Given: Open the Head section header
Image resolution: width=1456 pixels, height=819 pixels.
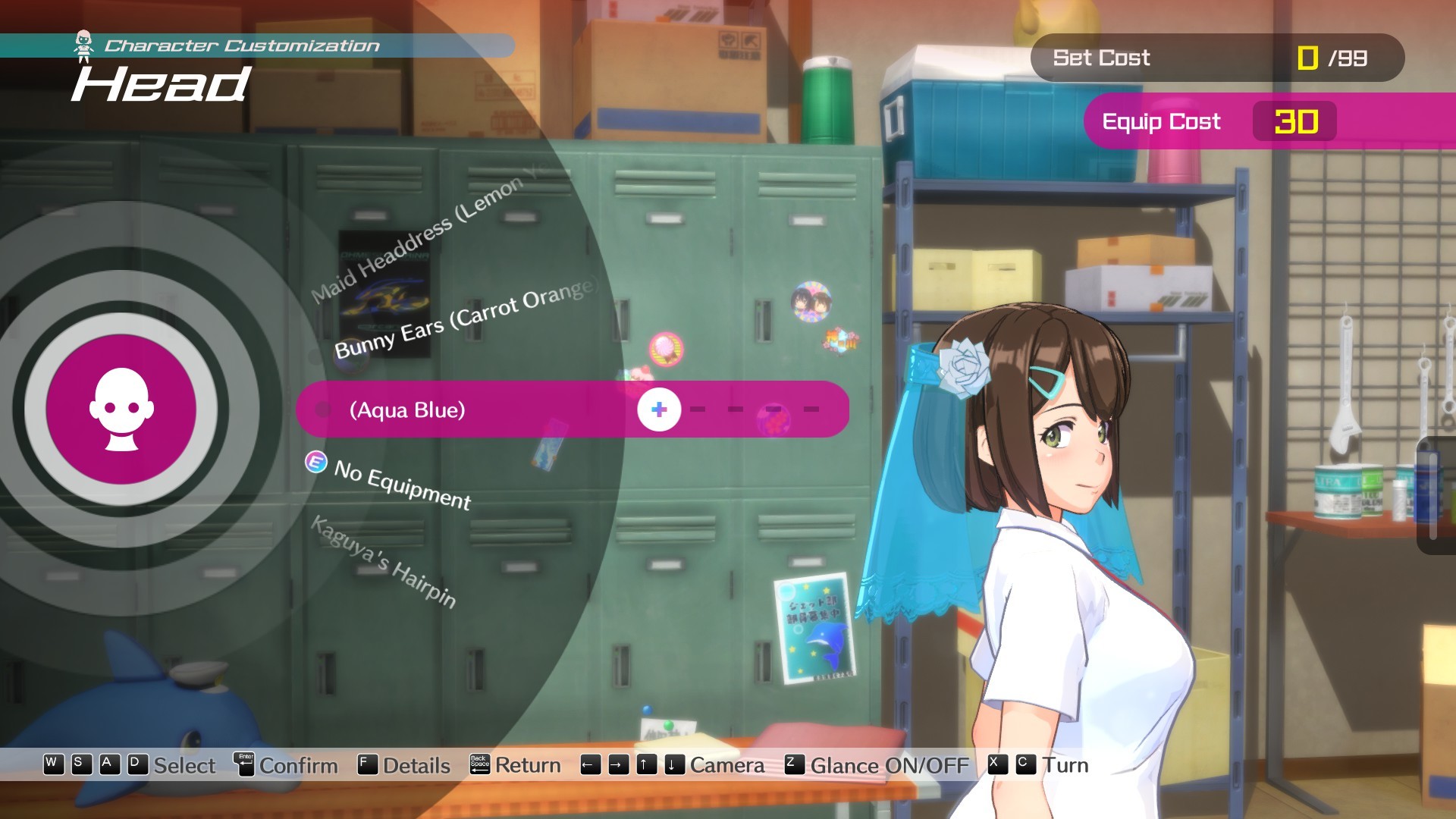Looking at the screenshot, I should point(161,83).
